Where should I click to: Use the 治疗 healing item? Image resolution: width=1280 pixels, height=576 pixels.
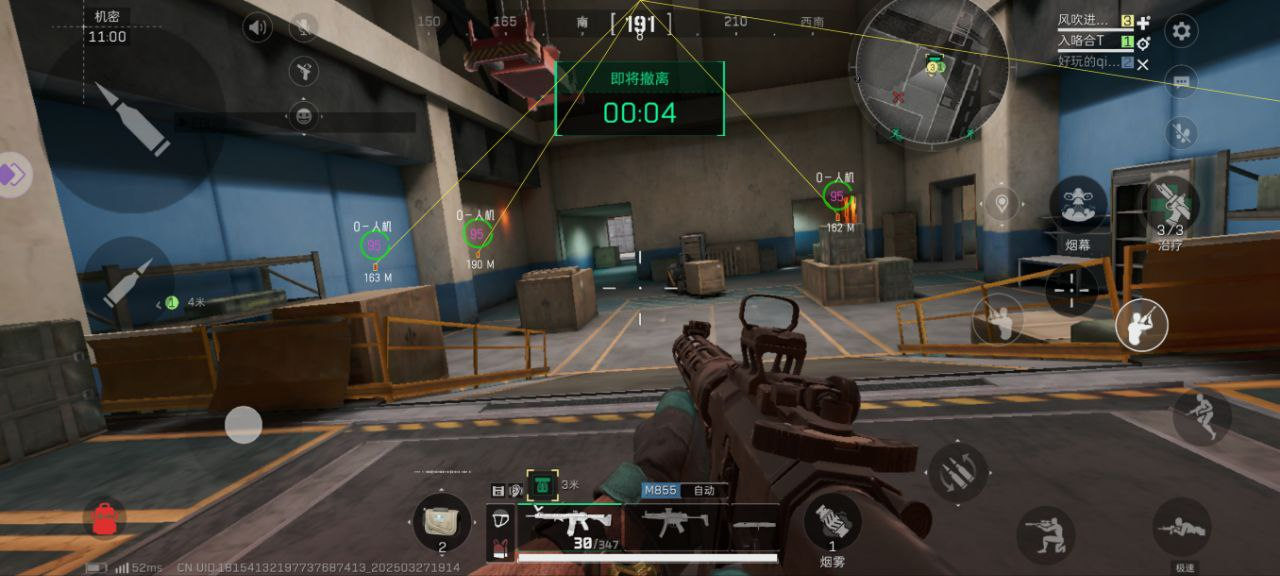pyautogui.click(x=1170, y=203)
